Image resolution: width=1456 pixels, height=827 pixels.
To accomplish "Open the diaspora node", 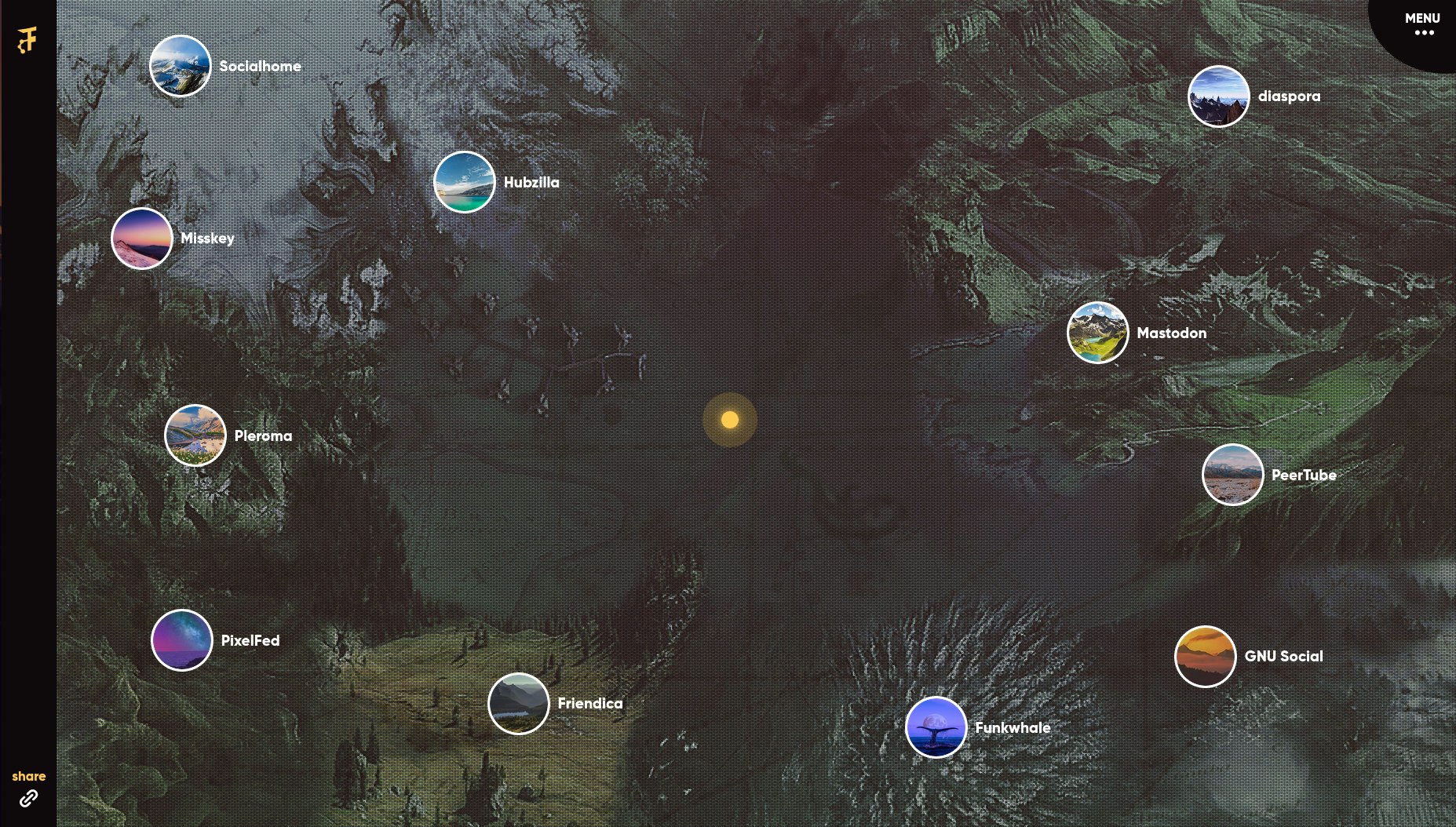I will [1218, 97].
